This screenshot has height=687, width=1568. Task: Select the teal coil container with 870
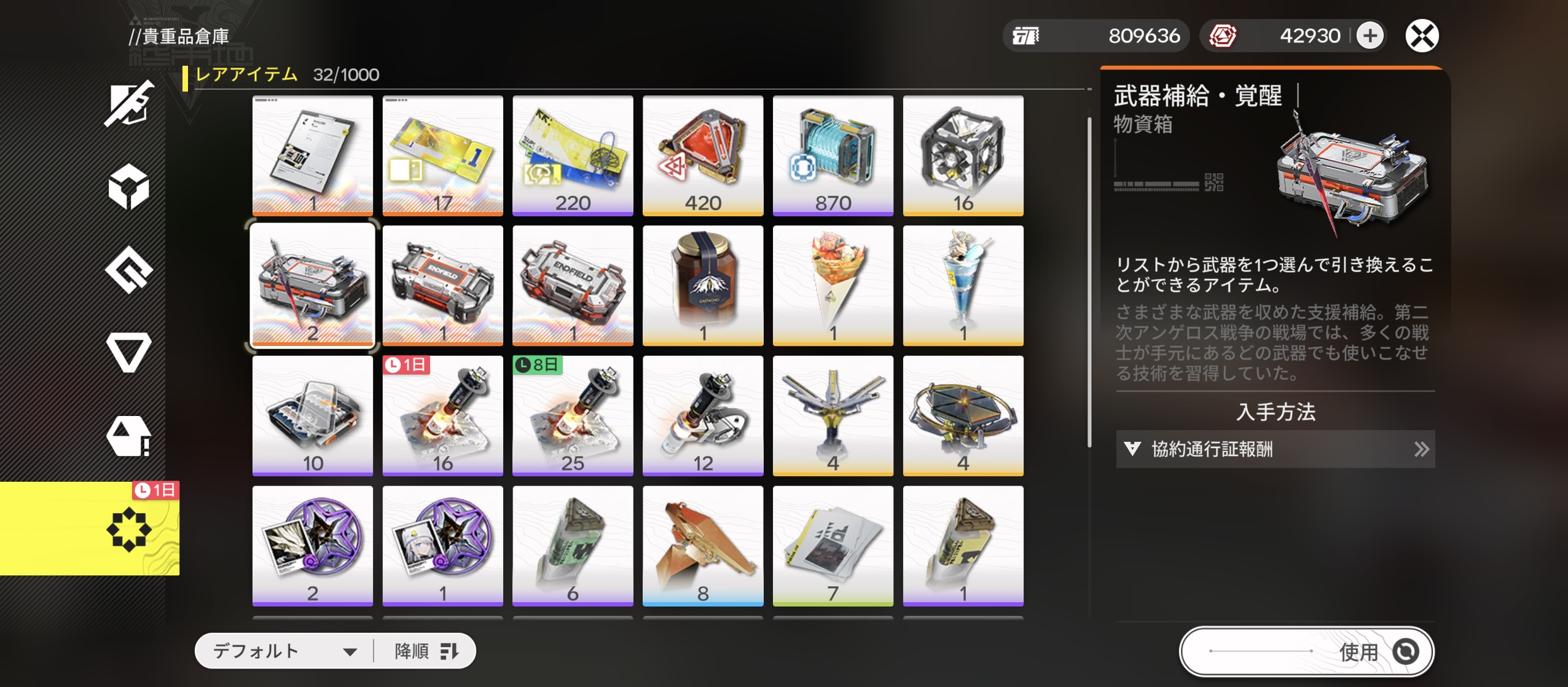point(833,155)
